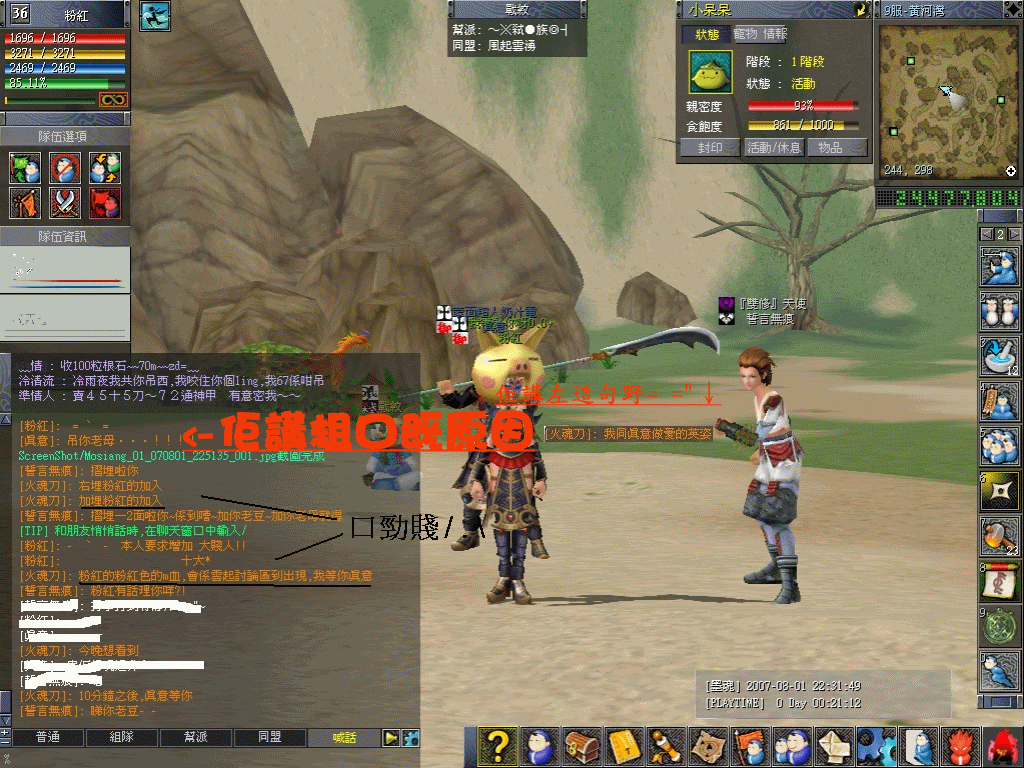Open the 幫派 guild chat tab
1024x768 pixels.
click(195, 738)
